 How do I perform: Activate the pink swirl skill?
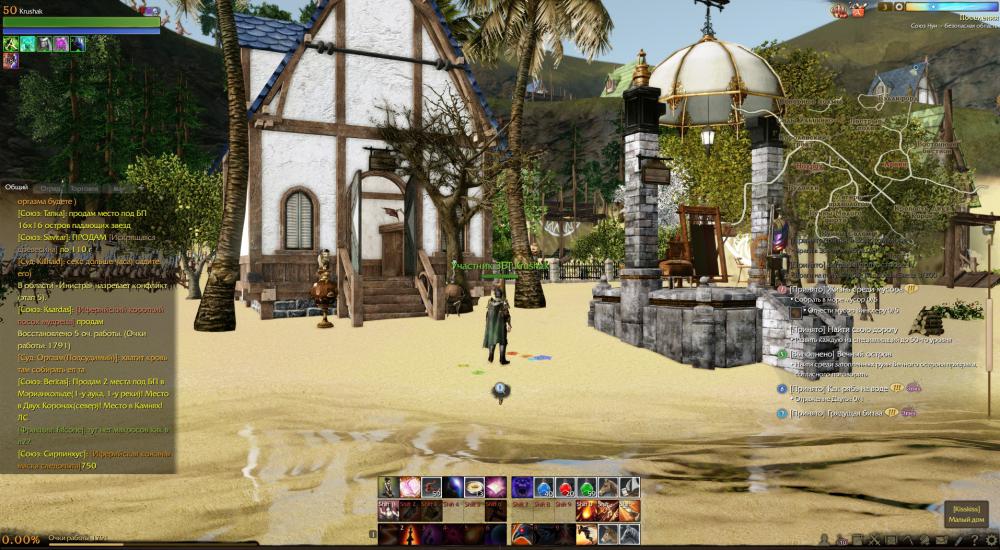click(410, 487)
